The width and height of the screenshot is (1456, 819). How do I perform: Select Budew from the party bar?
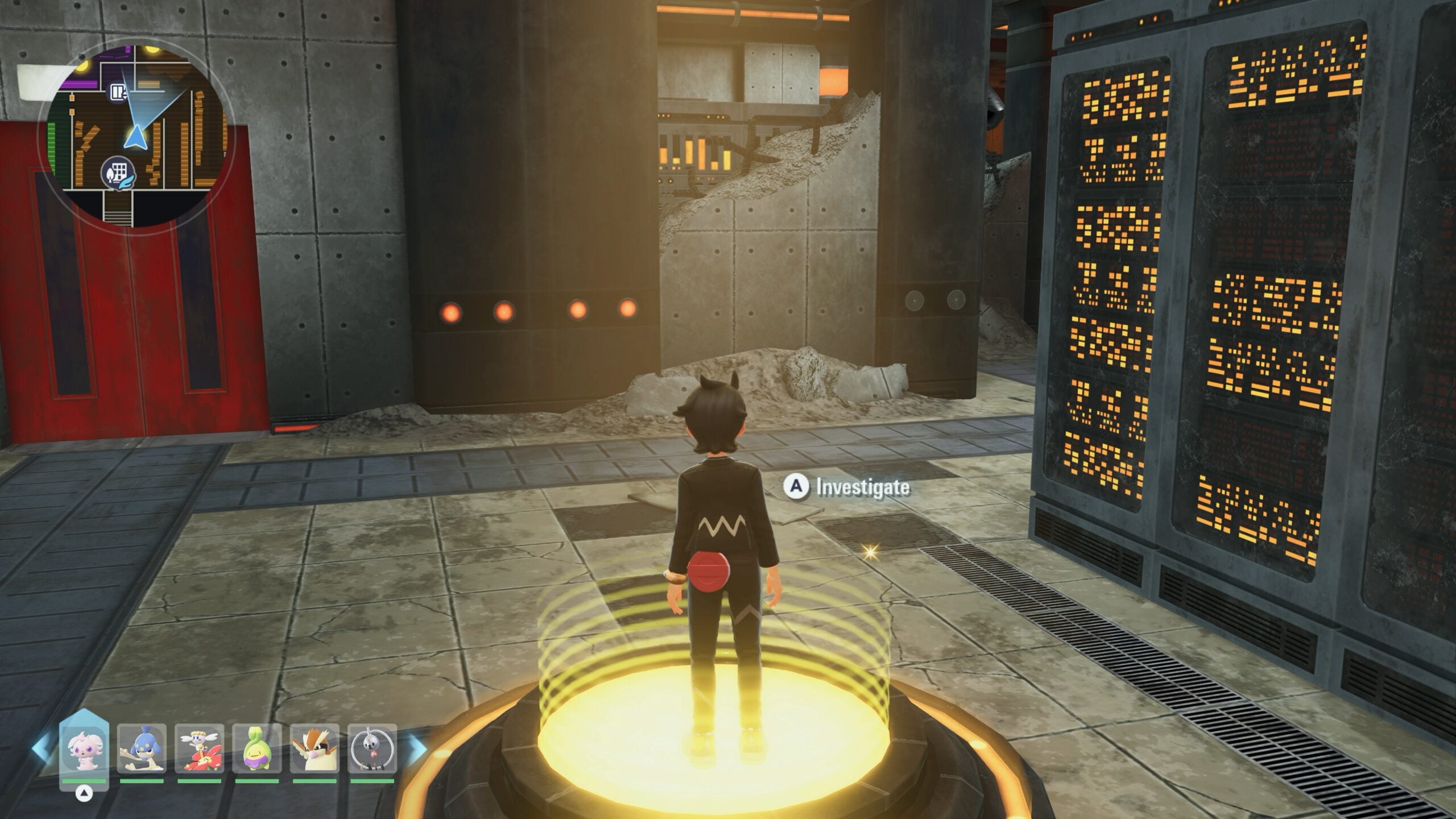tap(257, 748)
